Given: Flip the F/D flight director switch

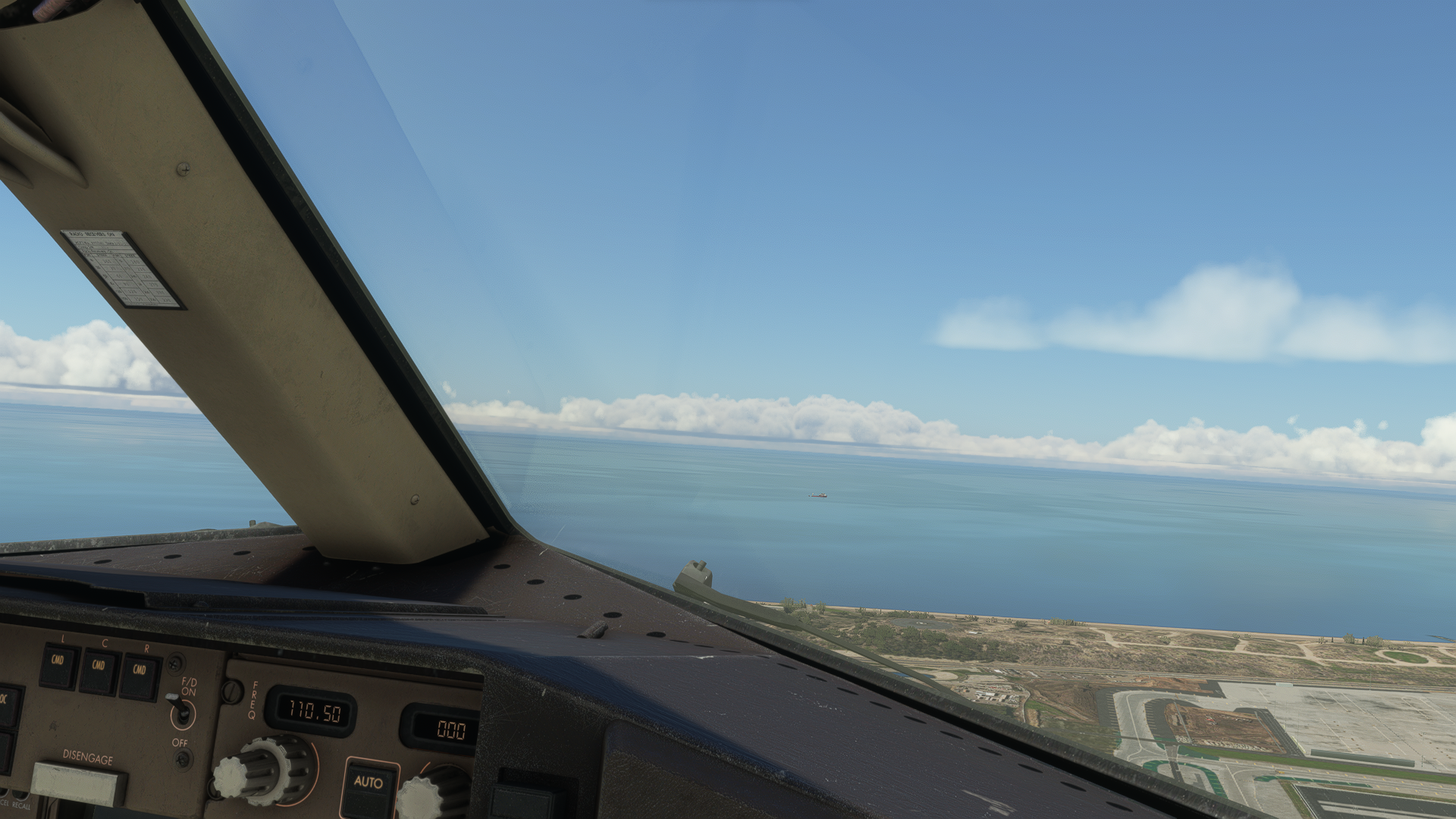Looking at the screenshot, I should click(x=183, y=712).
